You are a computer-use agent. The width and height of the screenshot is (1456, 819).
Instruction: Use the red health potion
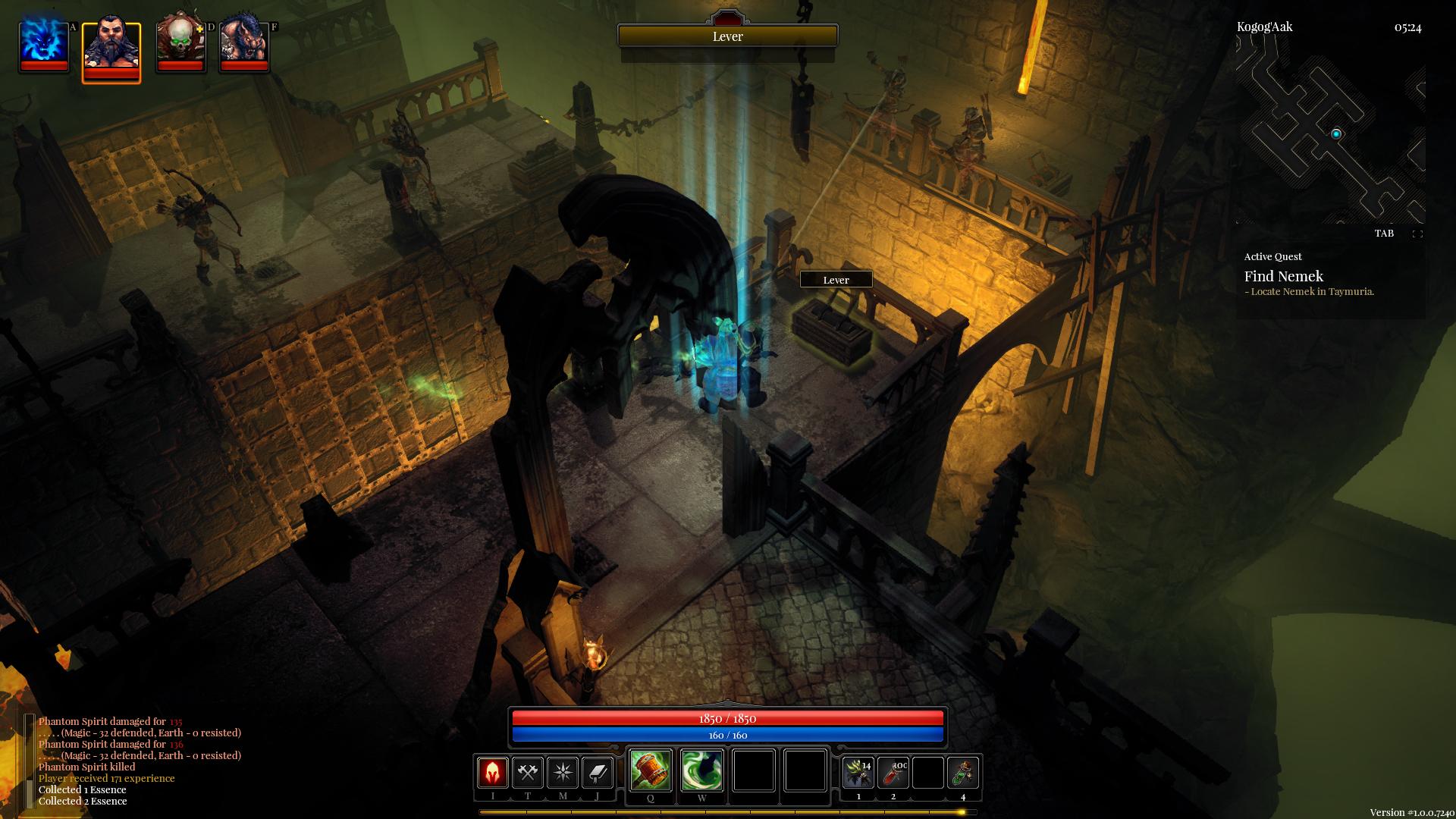pos(893,773)
